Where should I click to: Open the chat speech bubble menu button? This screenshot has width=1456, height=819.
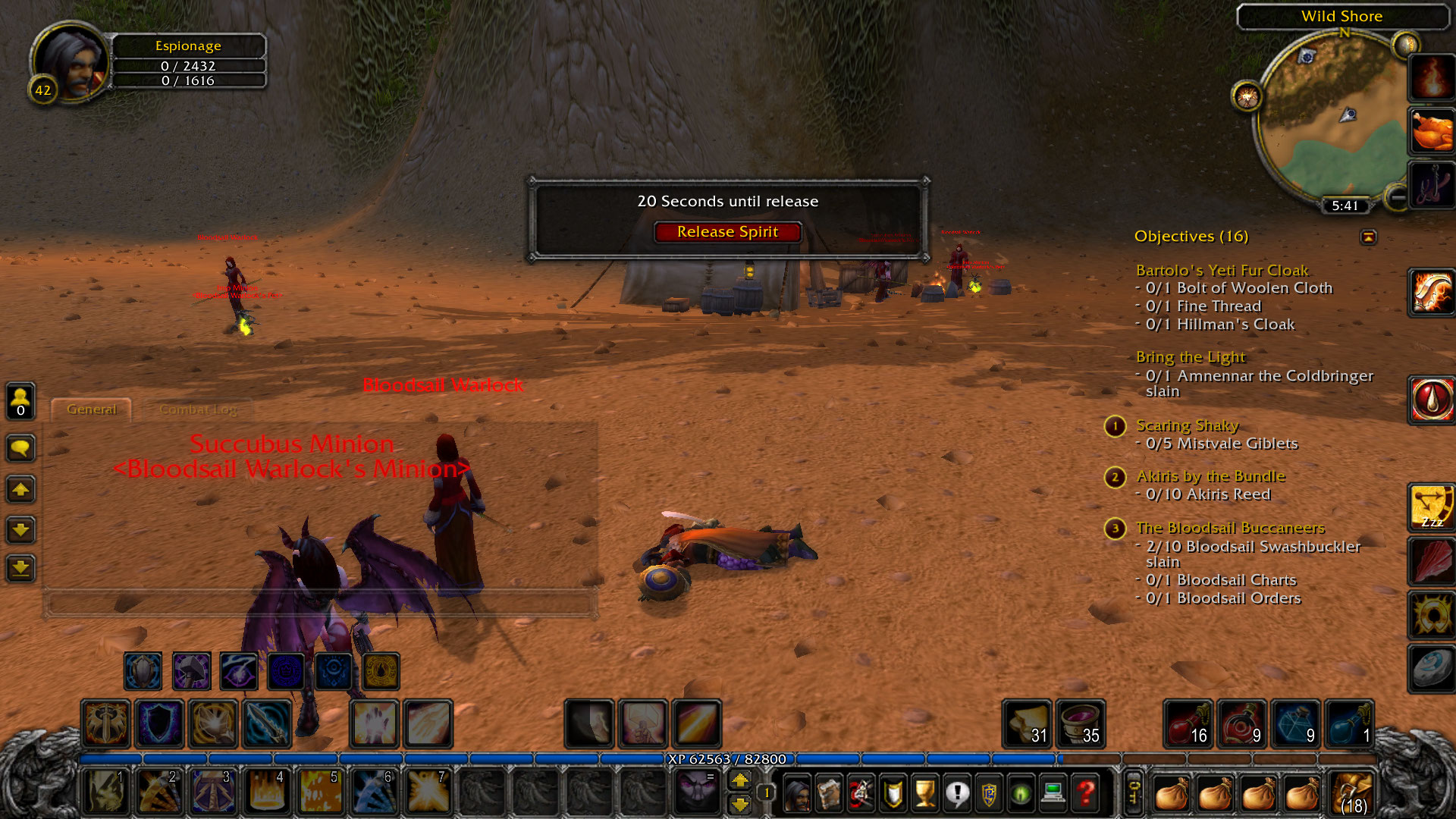pyautogui.click(x=20, y=448)
